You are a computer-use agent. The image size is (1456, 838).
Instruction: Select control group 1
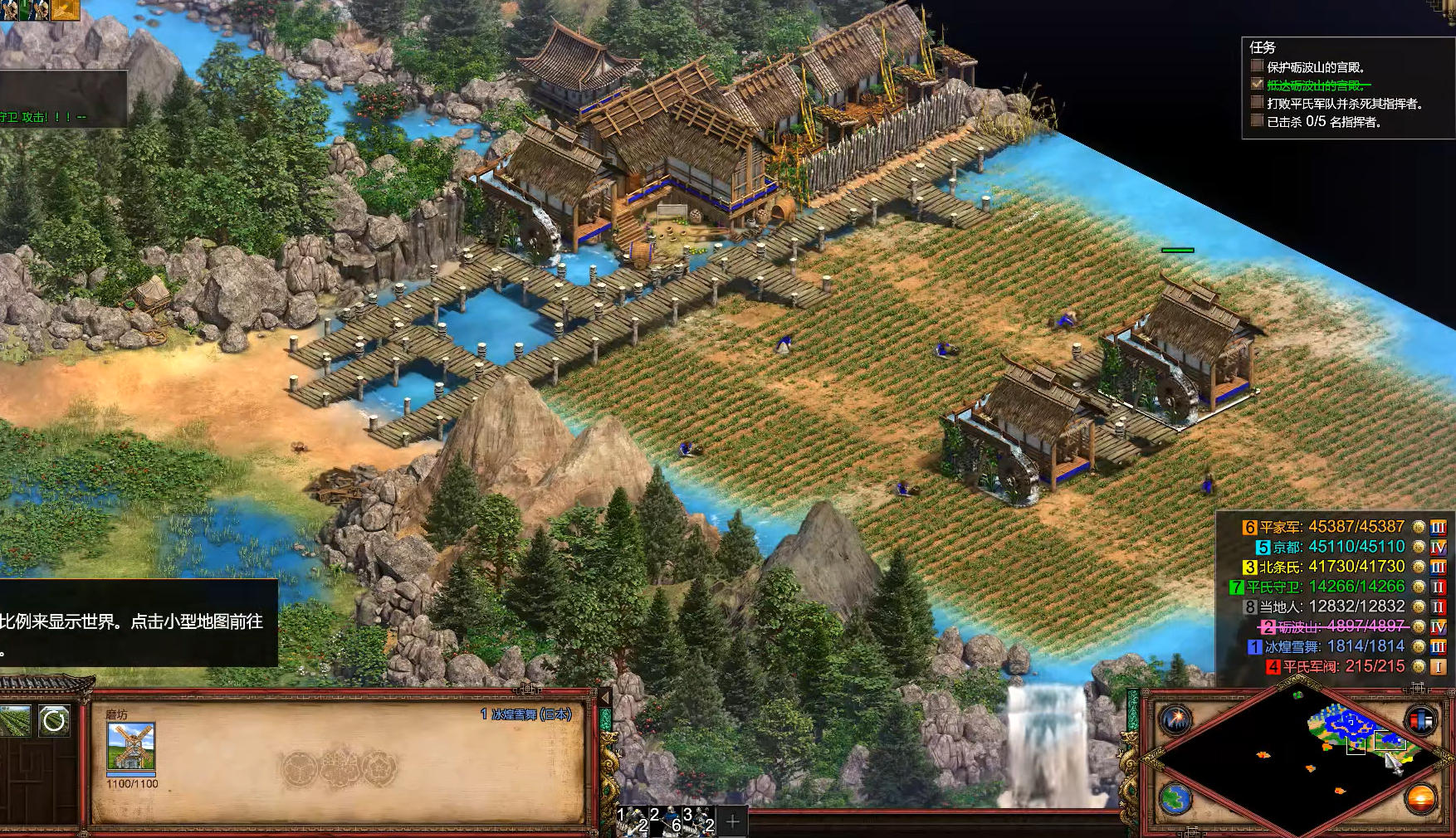click(x=633, y=820)
